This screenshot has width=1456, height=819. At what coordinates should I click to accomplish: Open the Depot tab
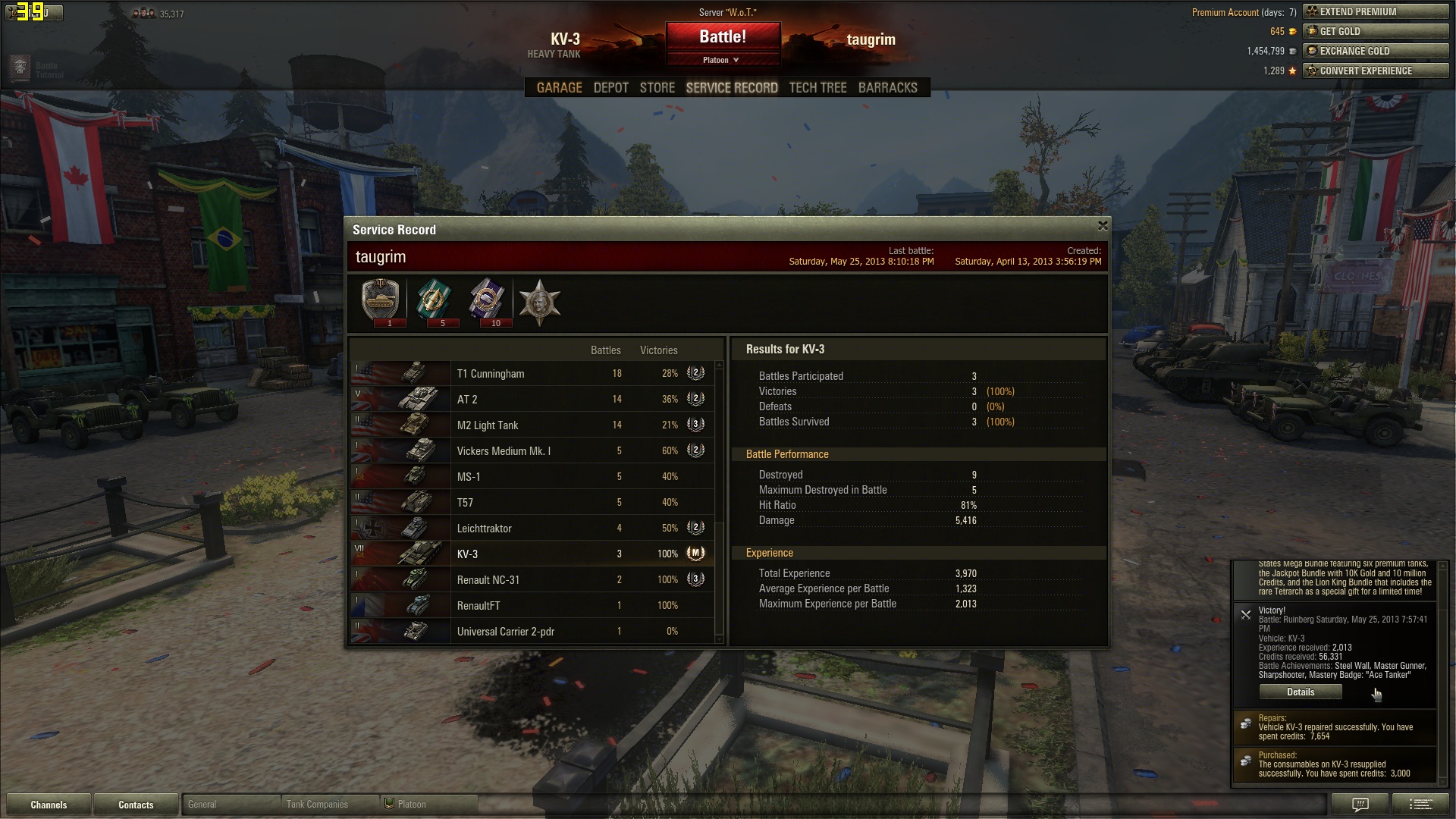[x=610, y=88]
